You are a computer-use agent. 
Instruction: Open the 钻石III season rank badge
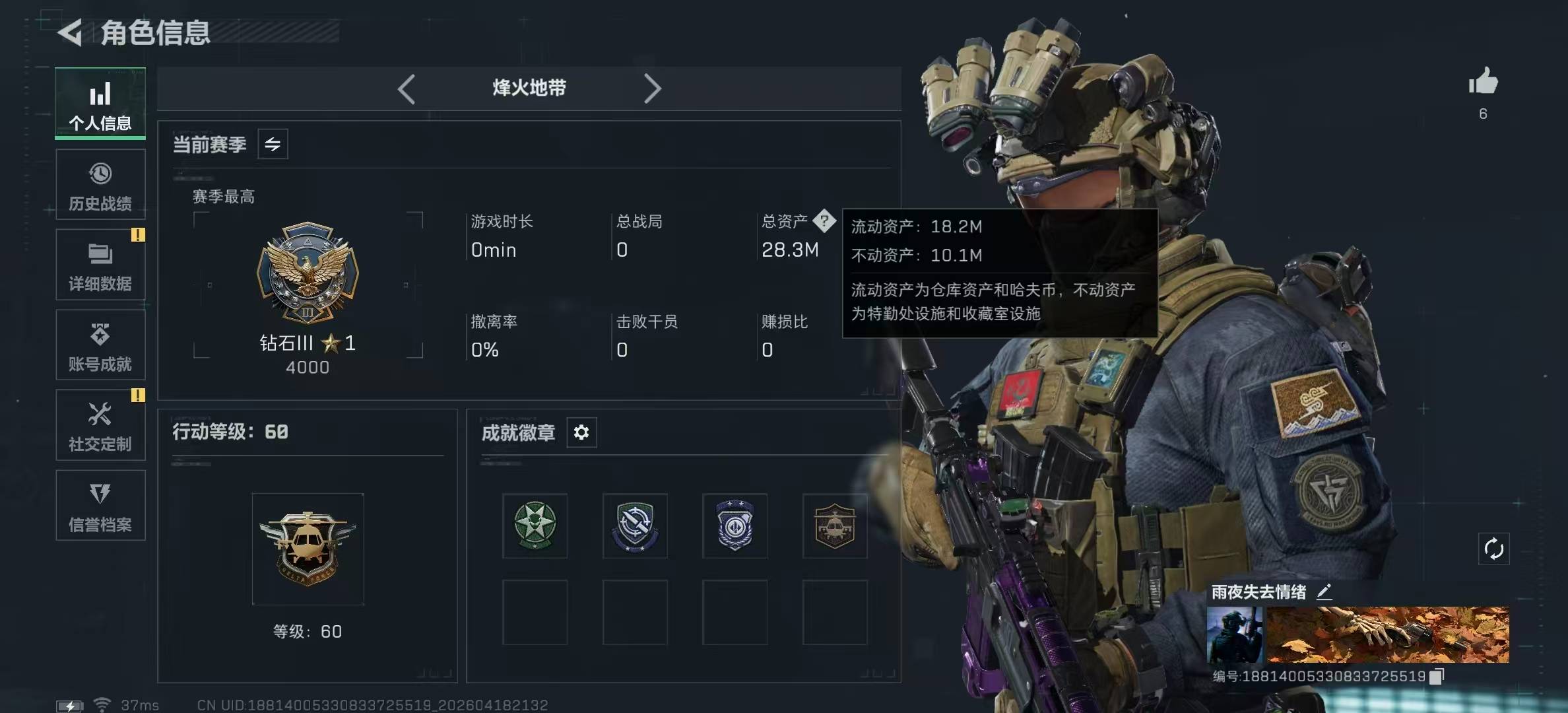[x=308, y=273]
